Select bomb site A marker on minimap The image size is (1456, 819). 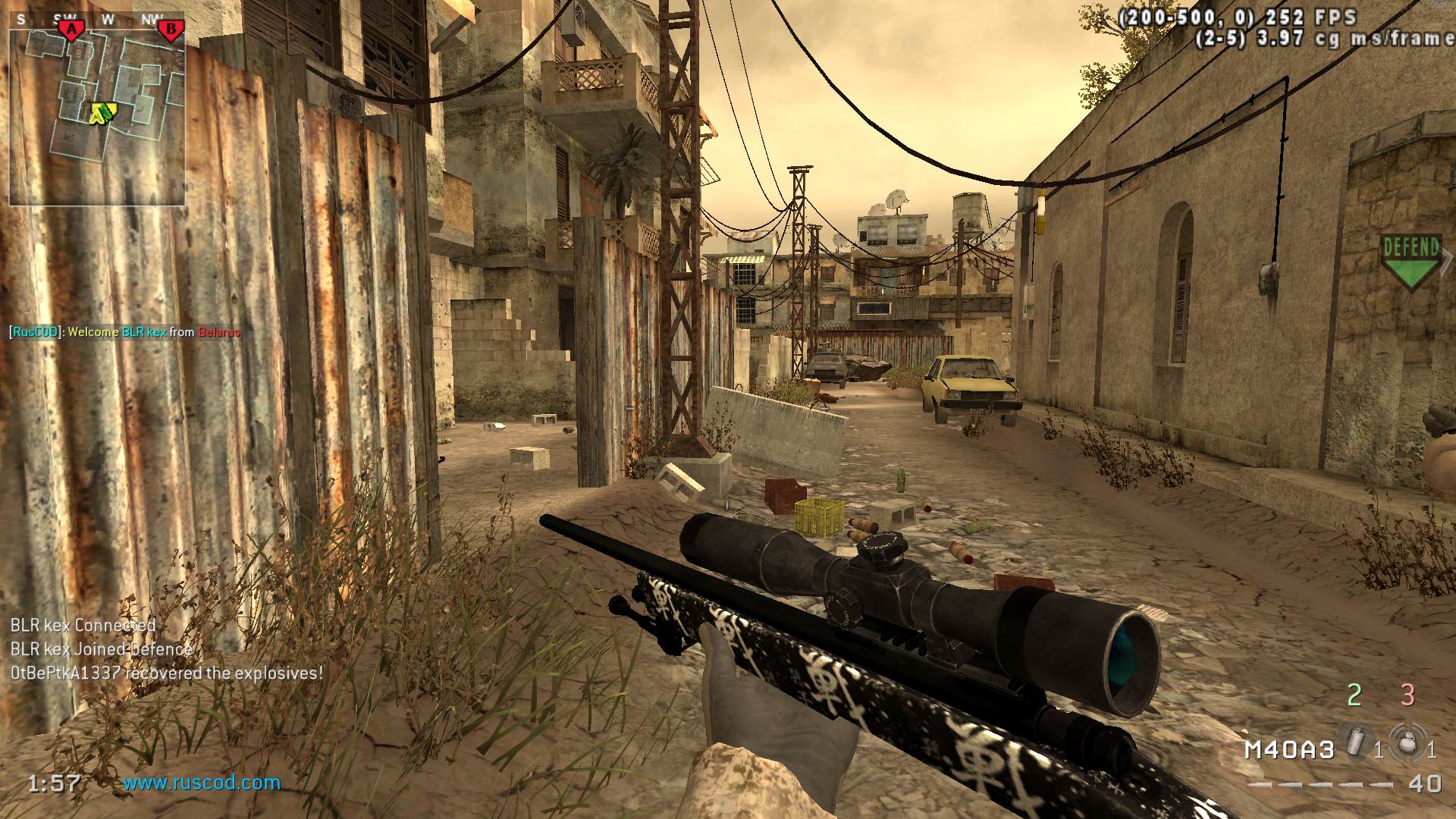[x=72, y=30]
